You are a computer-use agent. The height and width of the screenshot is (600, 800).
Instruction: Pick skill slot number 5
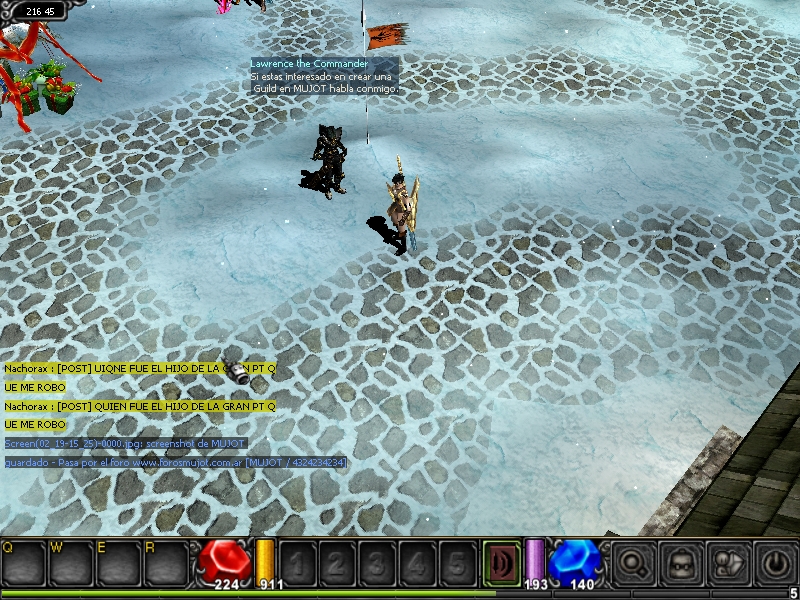[458, 562]
